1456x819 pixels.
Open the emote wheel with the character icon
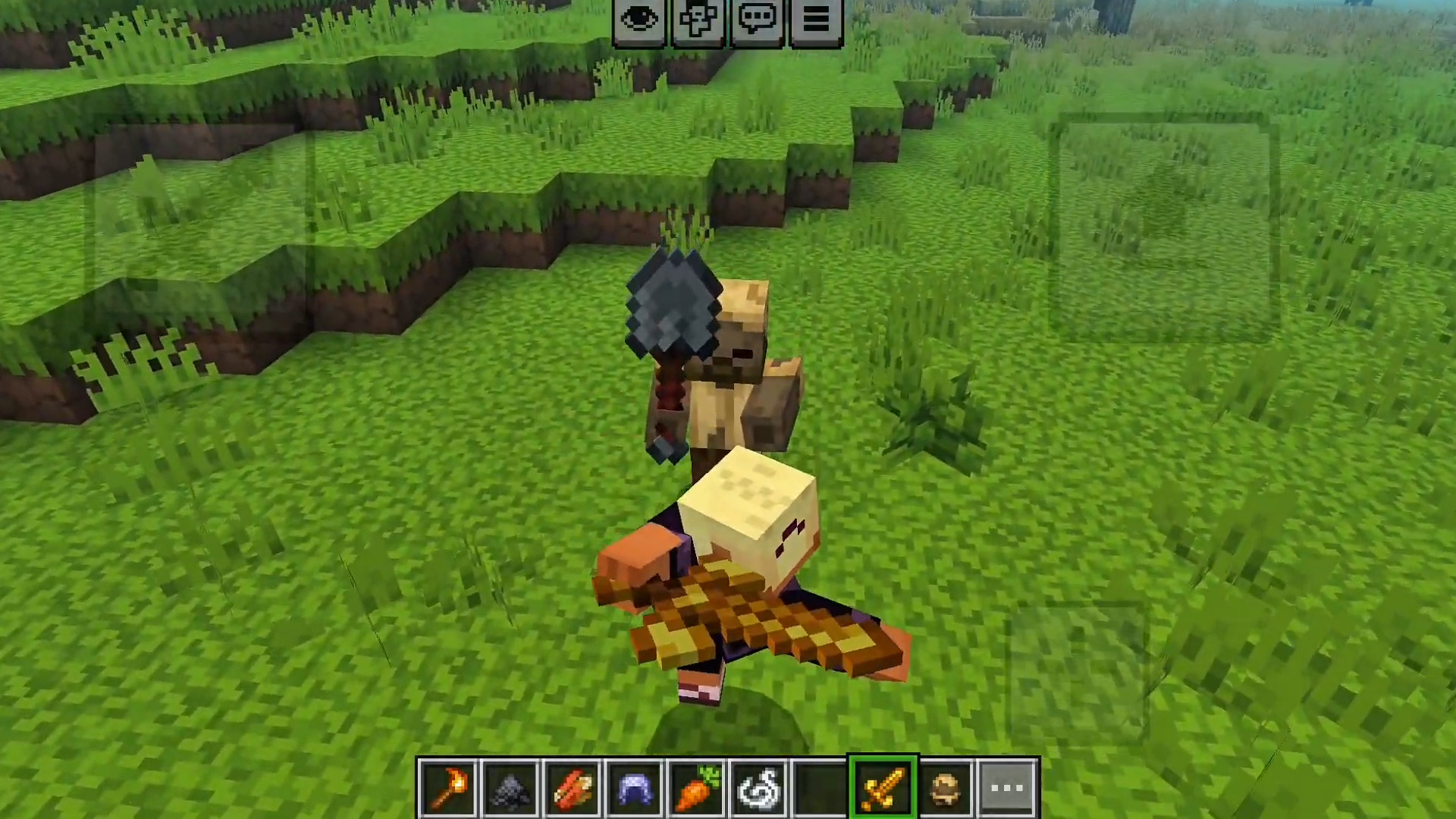[698, 19]
